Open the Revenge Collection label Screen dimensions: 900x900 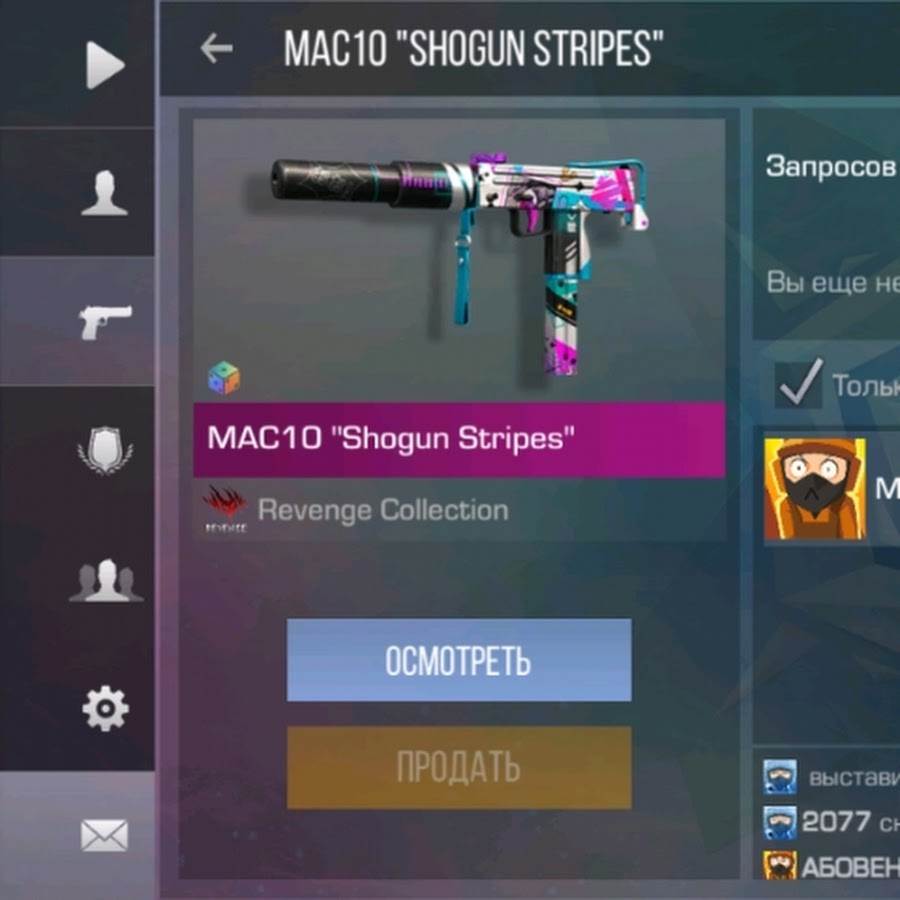pos(382,510)
